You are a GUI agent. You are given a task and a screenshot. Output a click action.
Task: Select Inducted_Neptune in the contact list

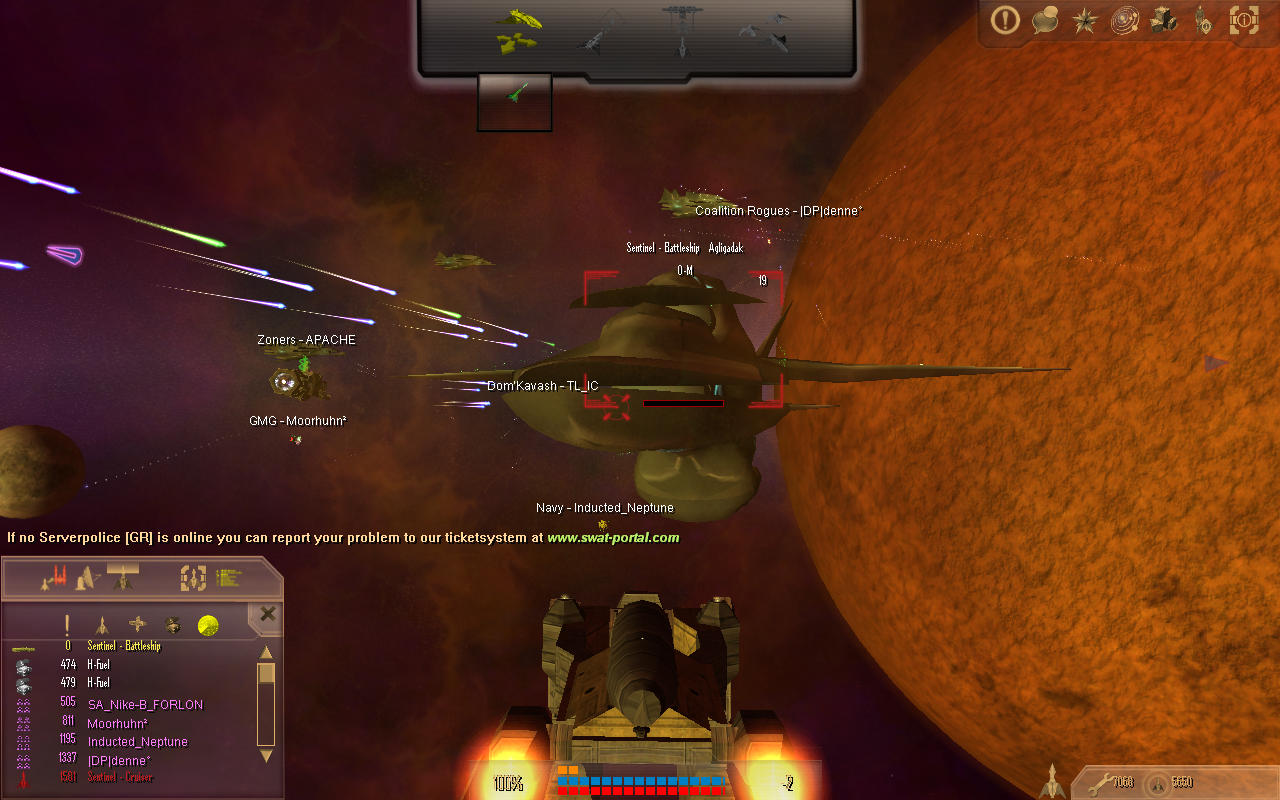point(137,741)
